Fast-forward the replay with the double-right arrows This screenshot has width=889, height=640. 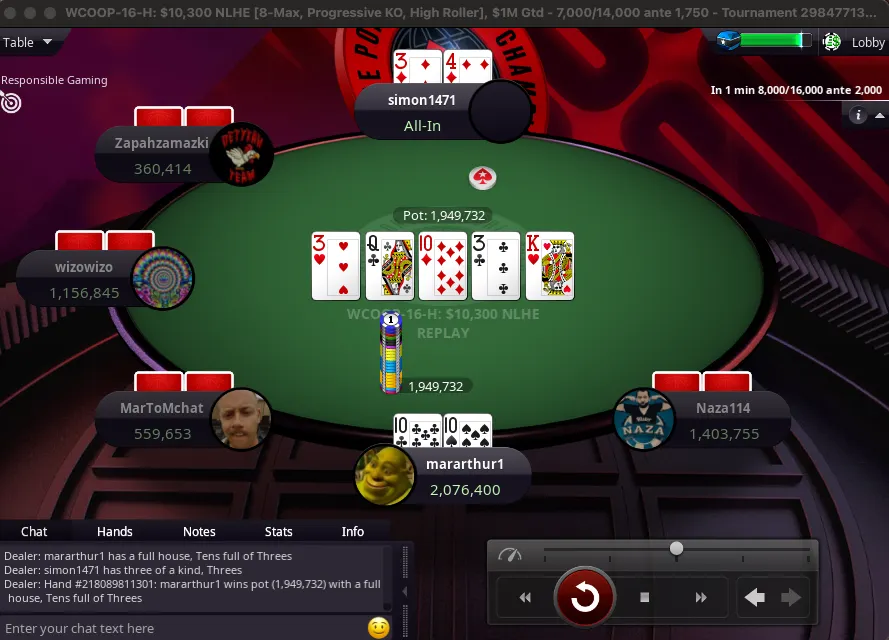pos(701,598)
